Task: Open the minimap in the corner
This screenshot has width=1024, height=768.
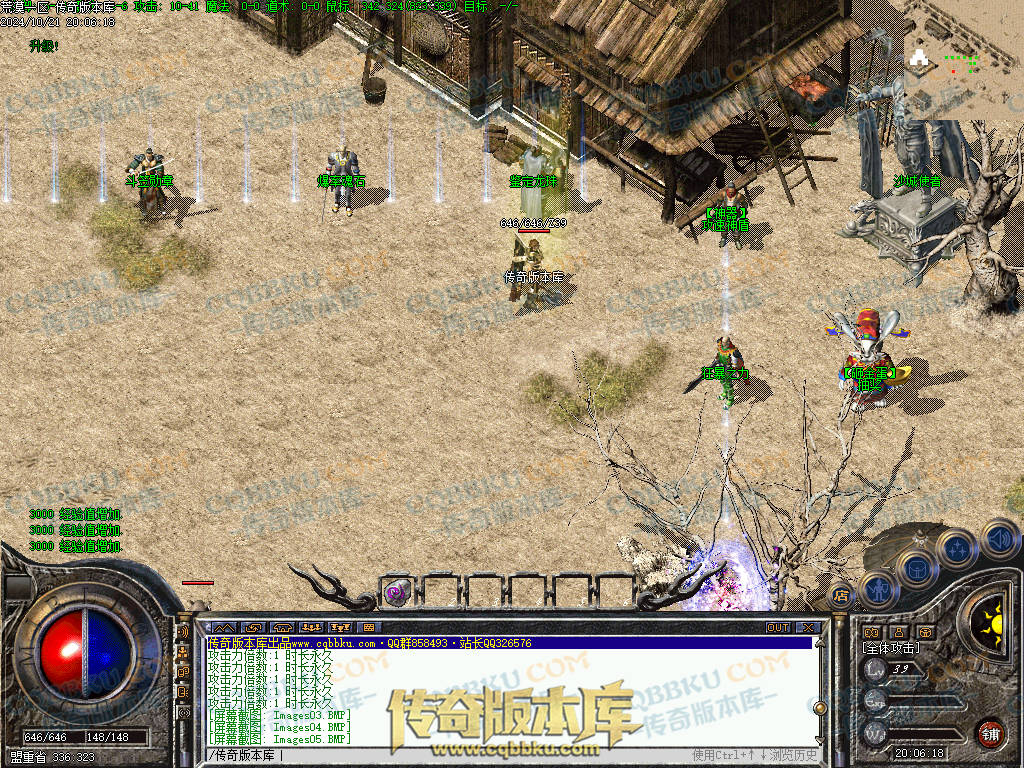Action: point(963,60)
